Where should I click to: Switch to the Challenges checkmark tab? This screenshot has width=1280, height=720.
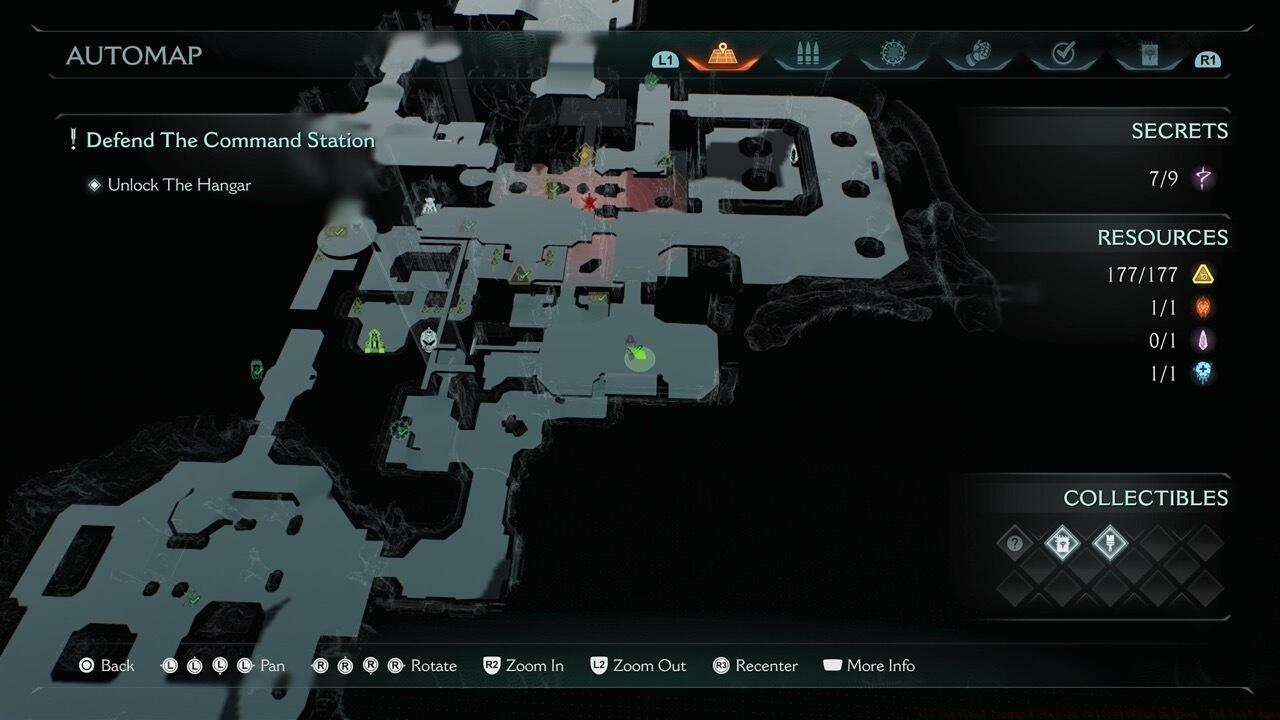1063,55
